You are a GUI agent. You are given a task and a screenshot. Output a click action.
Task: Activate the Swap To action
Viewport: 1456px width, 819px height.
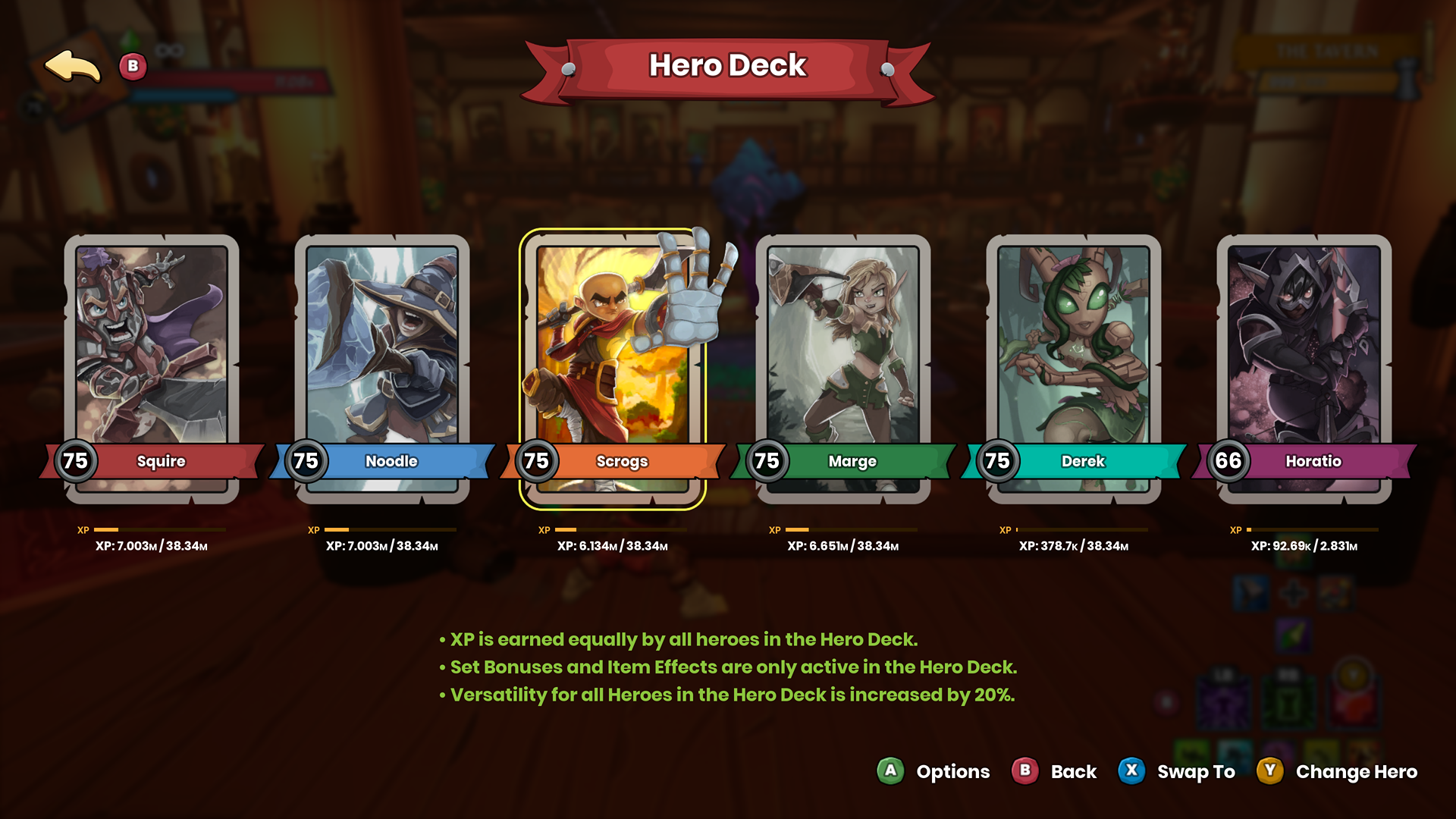point(1177,771)
